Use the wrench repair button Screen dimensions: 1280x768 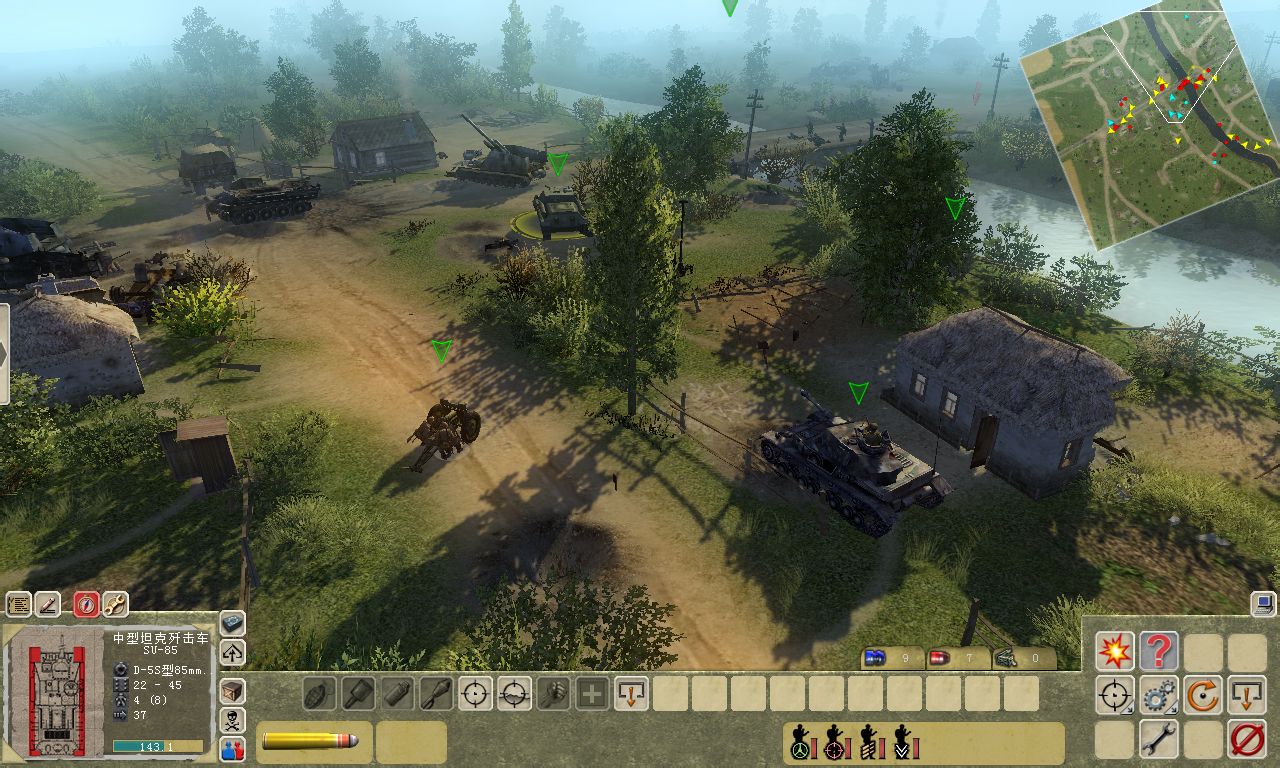[x=1158, y=739]
